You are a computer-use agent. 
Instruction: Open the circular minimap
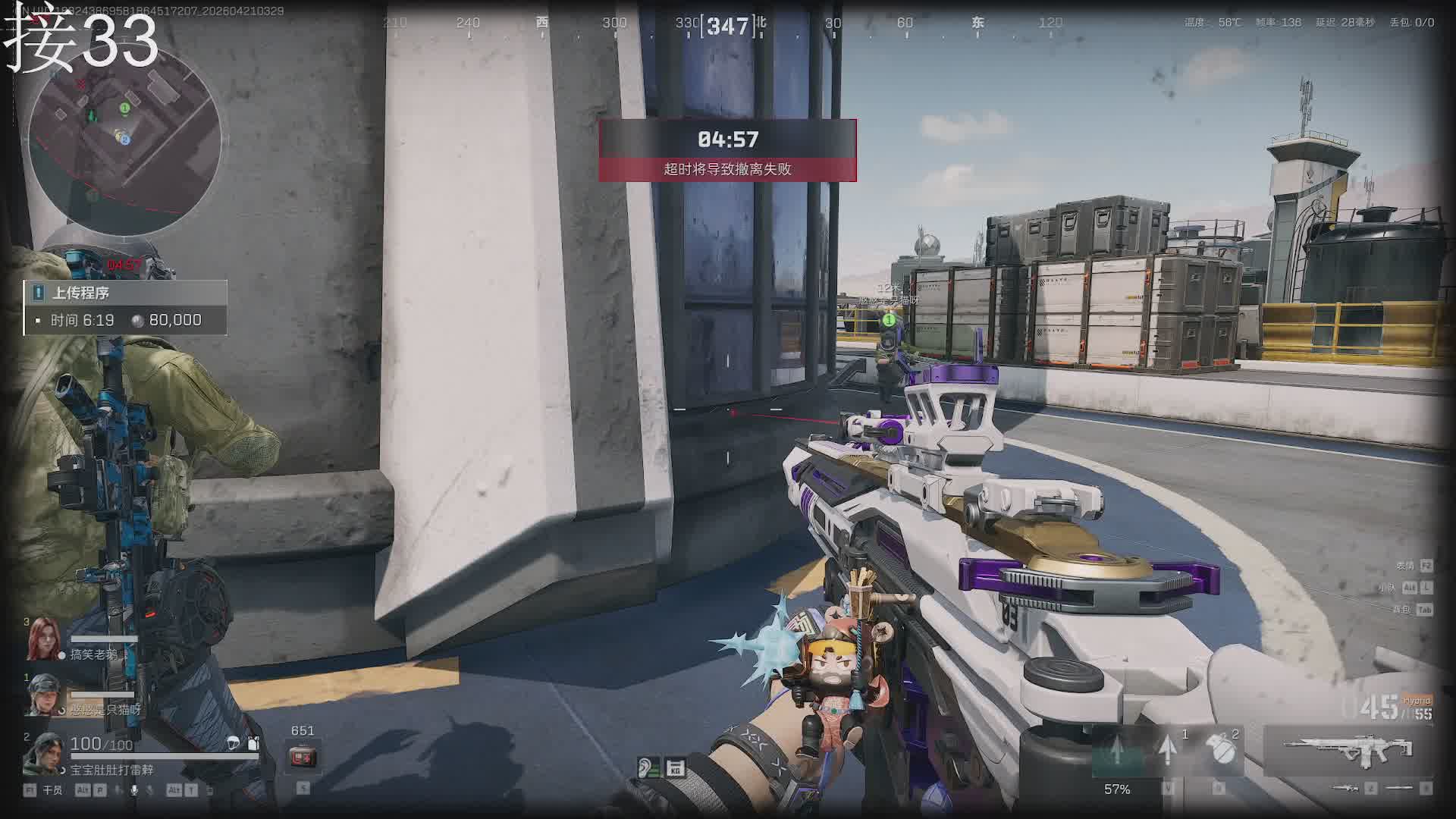[x=125, y=140]
